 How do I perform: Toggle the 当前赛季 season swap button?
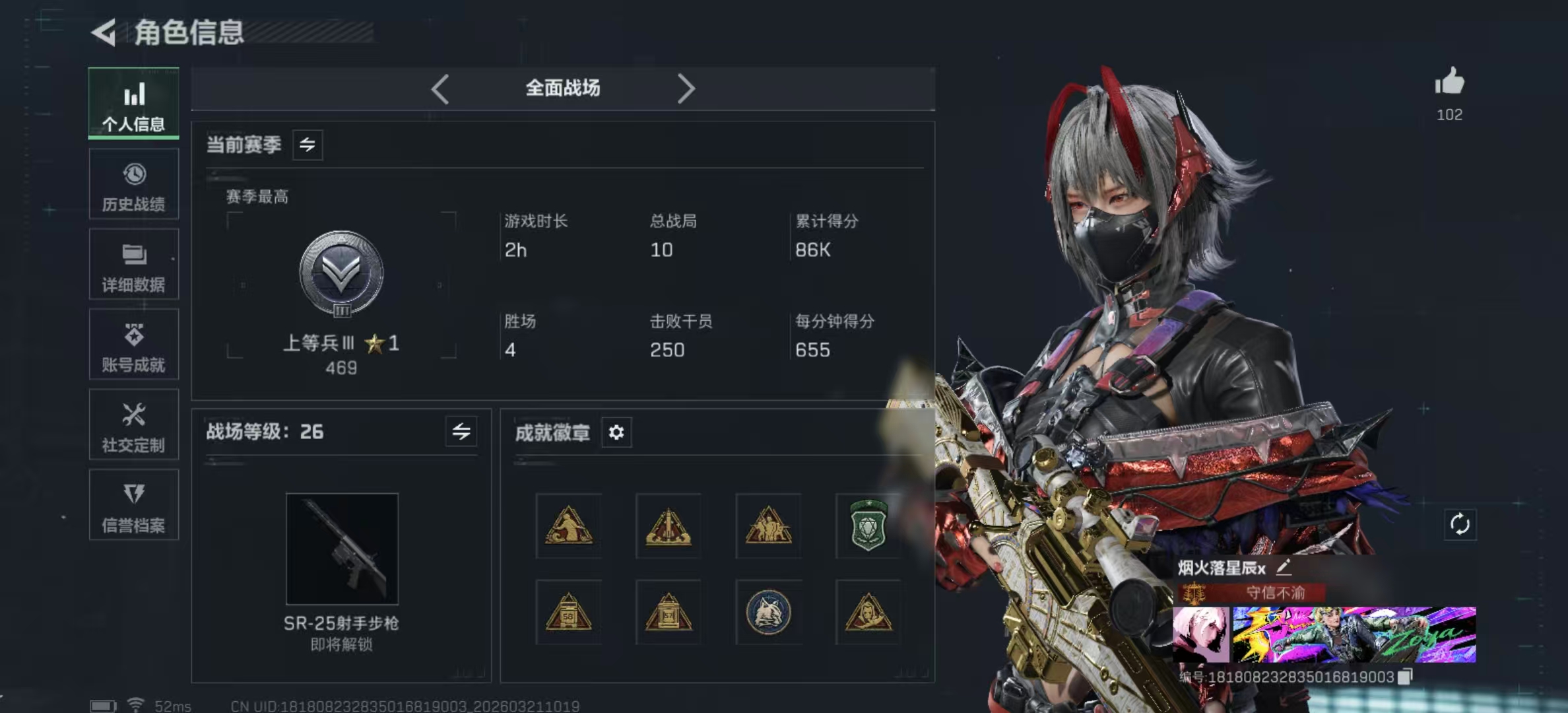[308, 145]
